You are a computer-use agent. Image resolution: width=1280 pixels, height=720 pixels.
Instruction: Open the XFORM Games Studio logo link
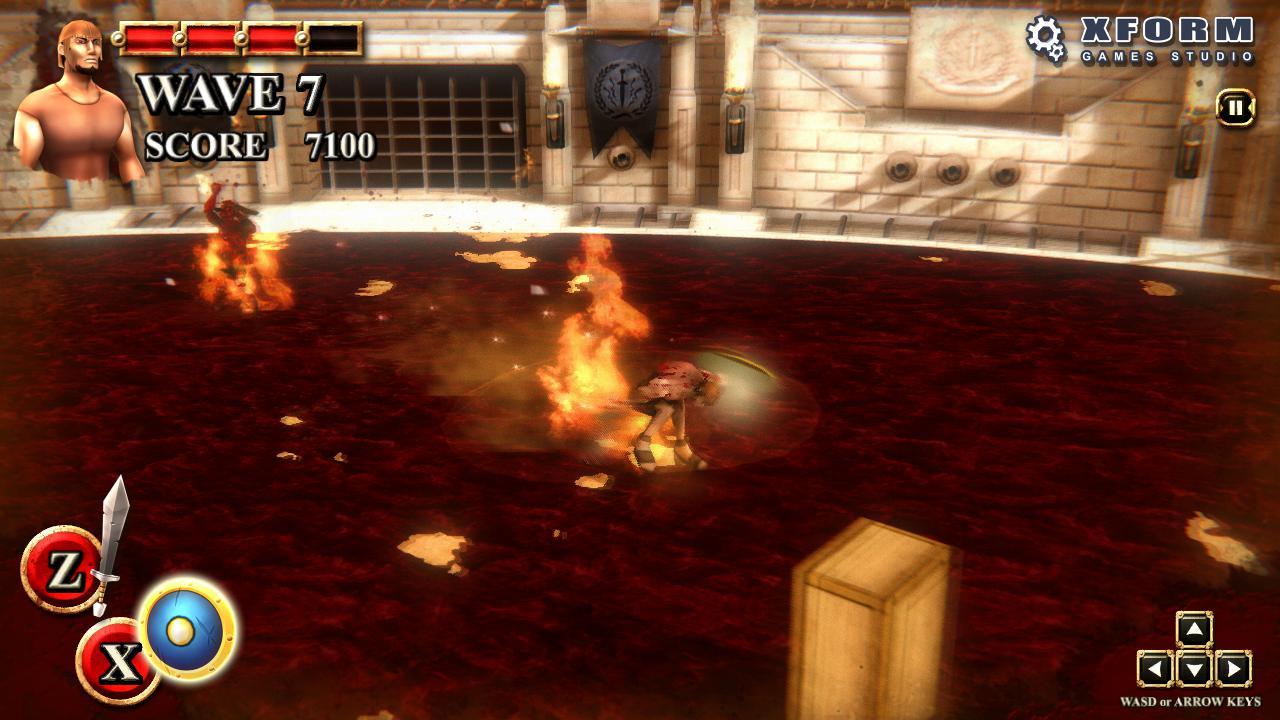coord(1141,39)
